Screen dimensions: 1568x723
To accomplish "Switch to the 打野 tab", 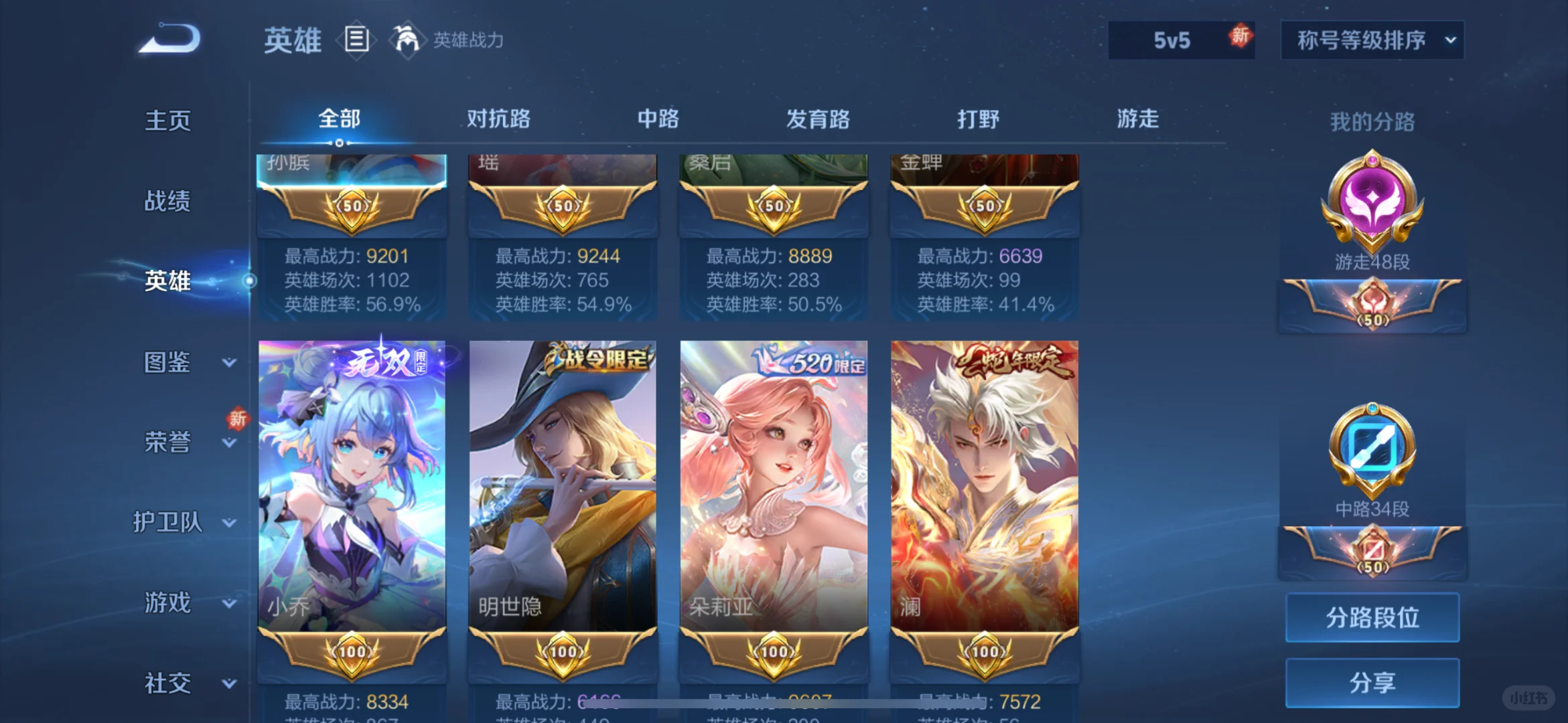I will click(x=979, y=119).
